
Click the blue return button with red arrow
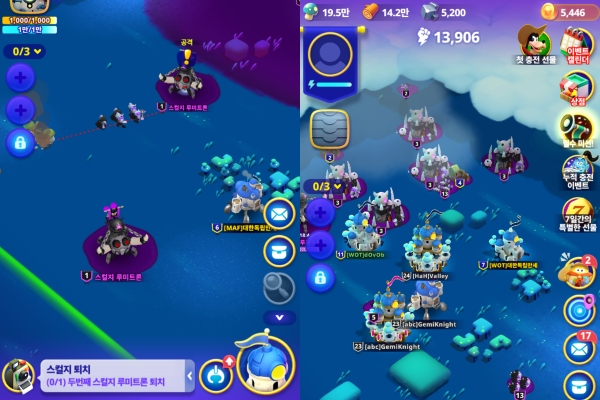217,375
